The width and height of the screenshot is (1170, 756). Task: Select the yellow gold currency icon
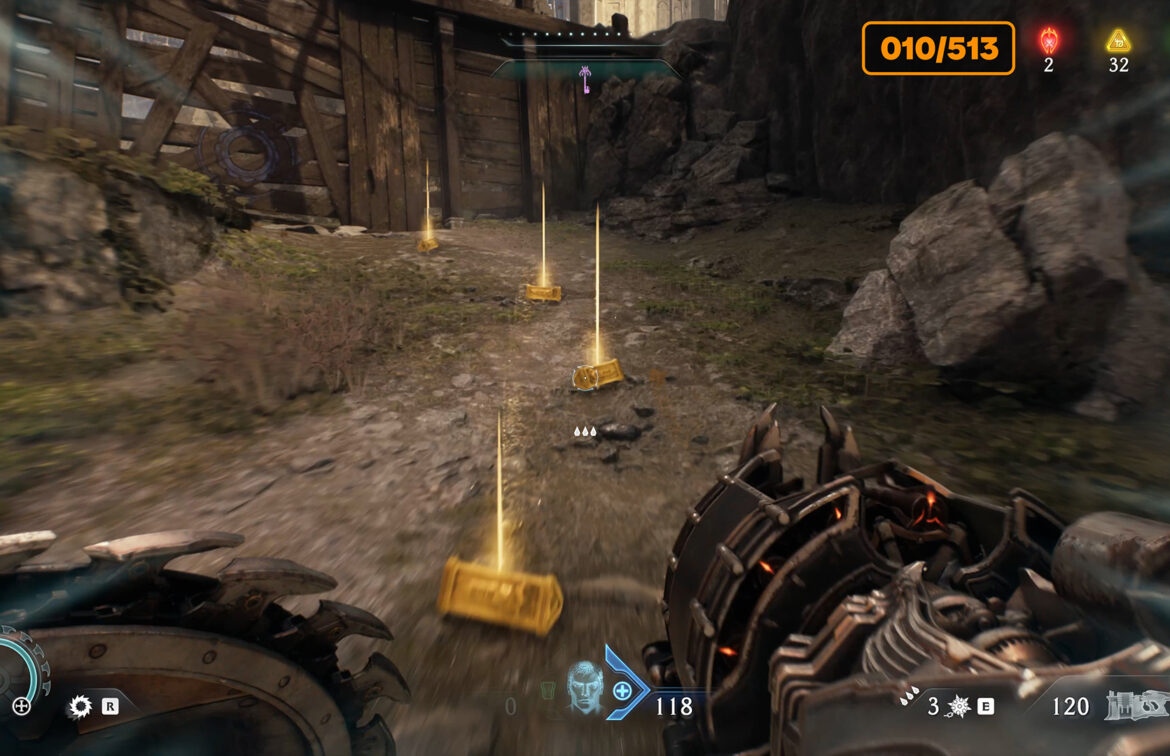point(1118,41)
